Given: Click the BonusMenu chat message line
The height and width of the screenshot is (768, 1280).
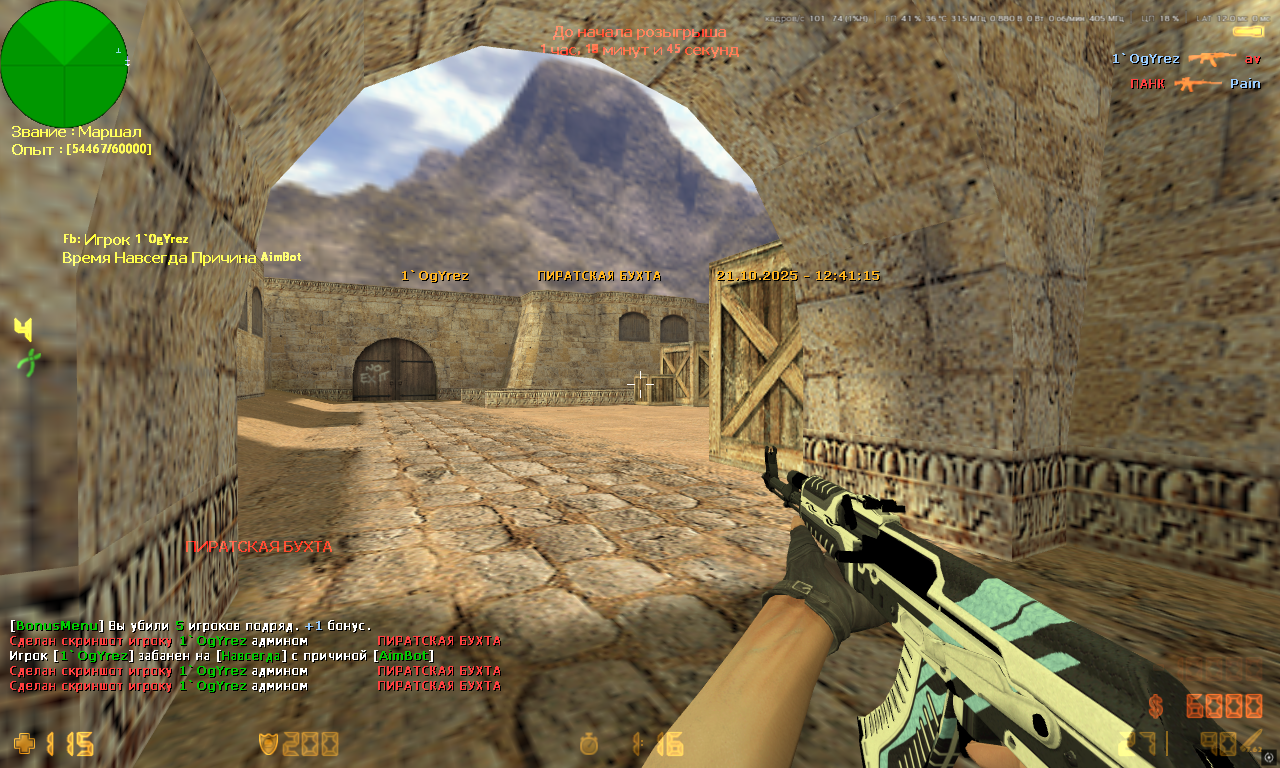Looking at the screenshot, I should point(190,626).
